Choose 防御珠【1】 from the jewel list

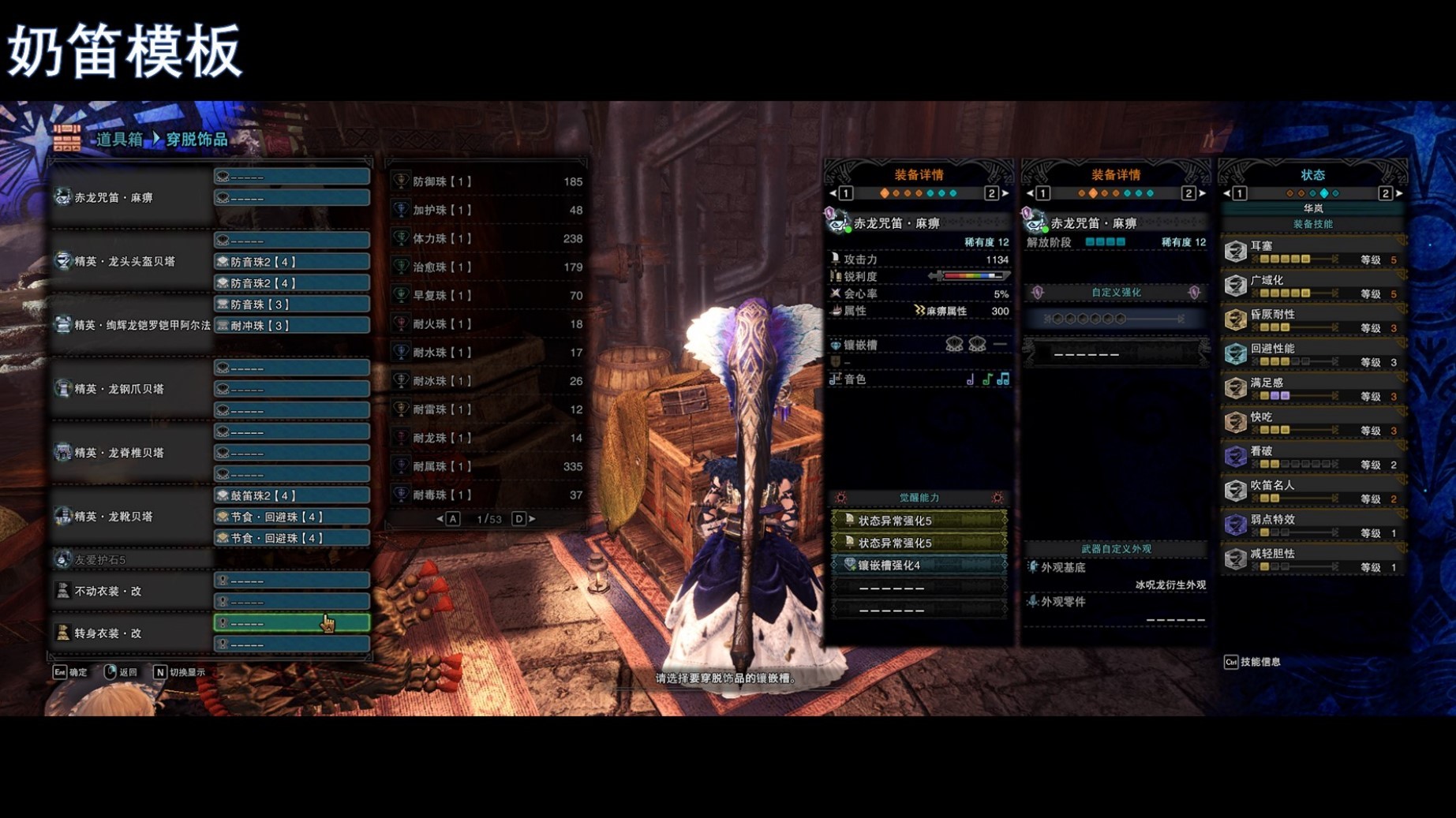(x=487, y=181)
